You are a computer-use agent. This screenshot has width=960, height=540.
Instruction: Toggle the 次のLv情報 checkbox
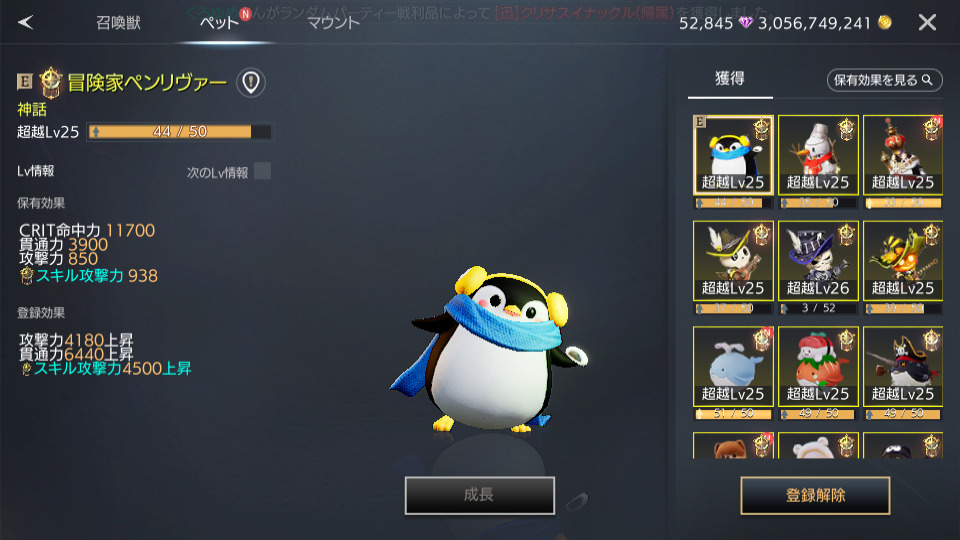coord(262,171)
